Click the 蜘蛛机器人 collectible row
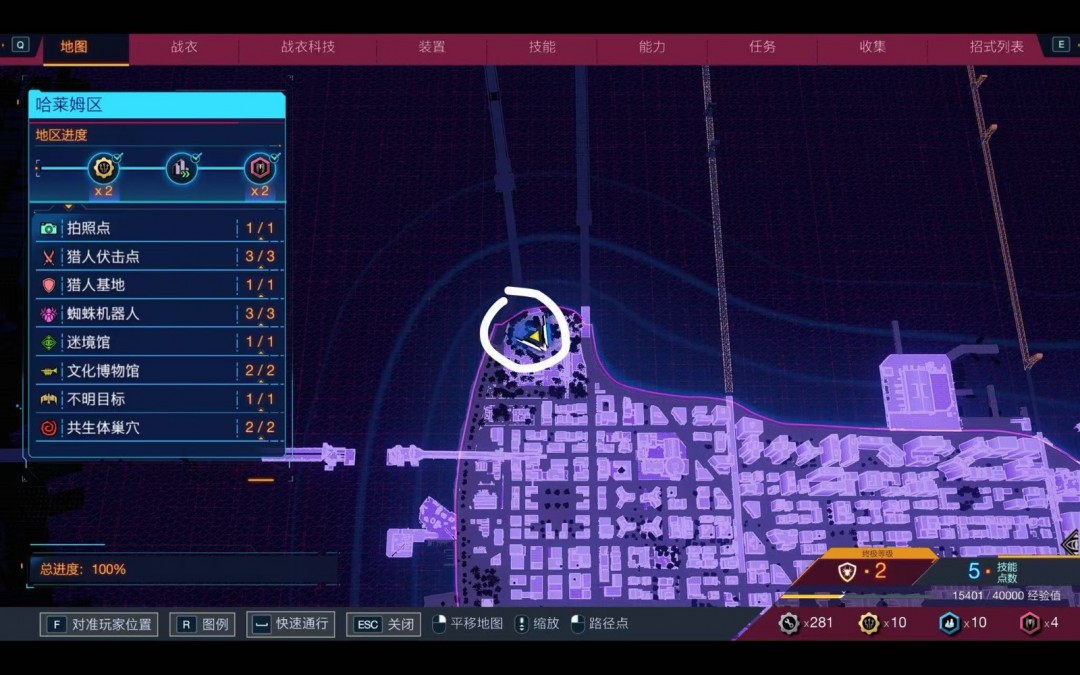 point(158,314)
